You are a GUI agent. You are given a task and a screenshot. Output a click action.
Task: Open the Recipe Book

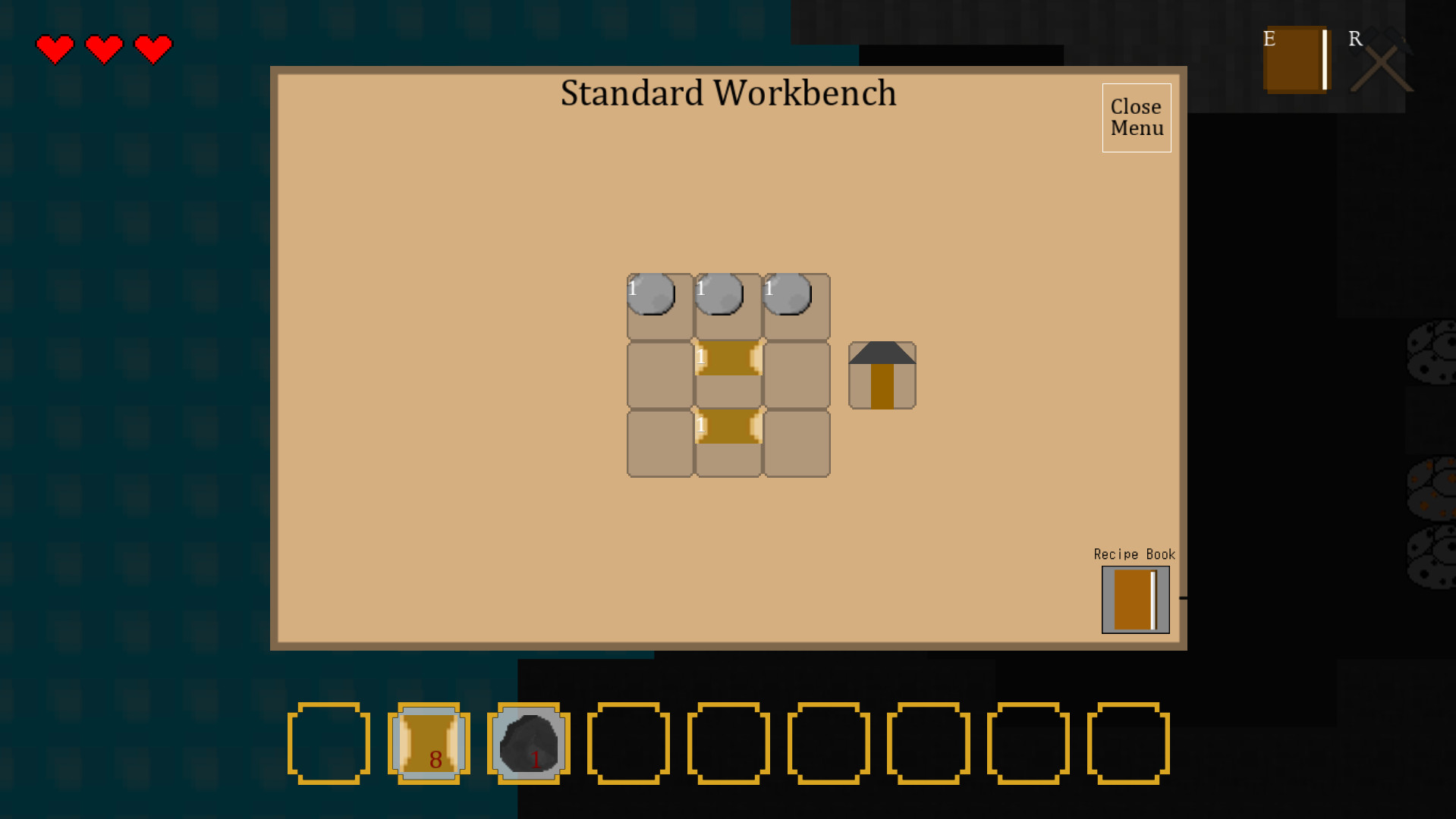coord(1134,600)
